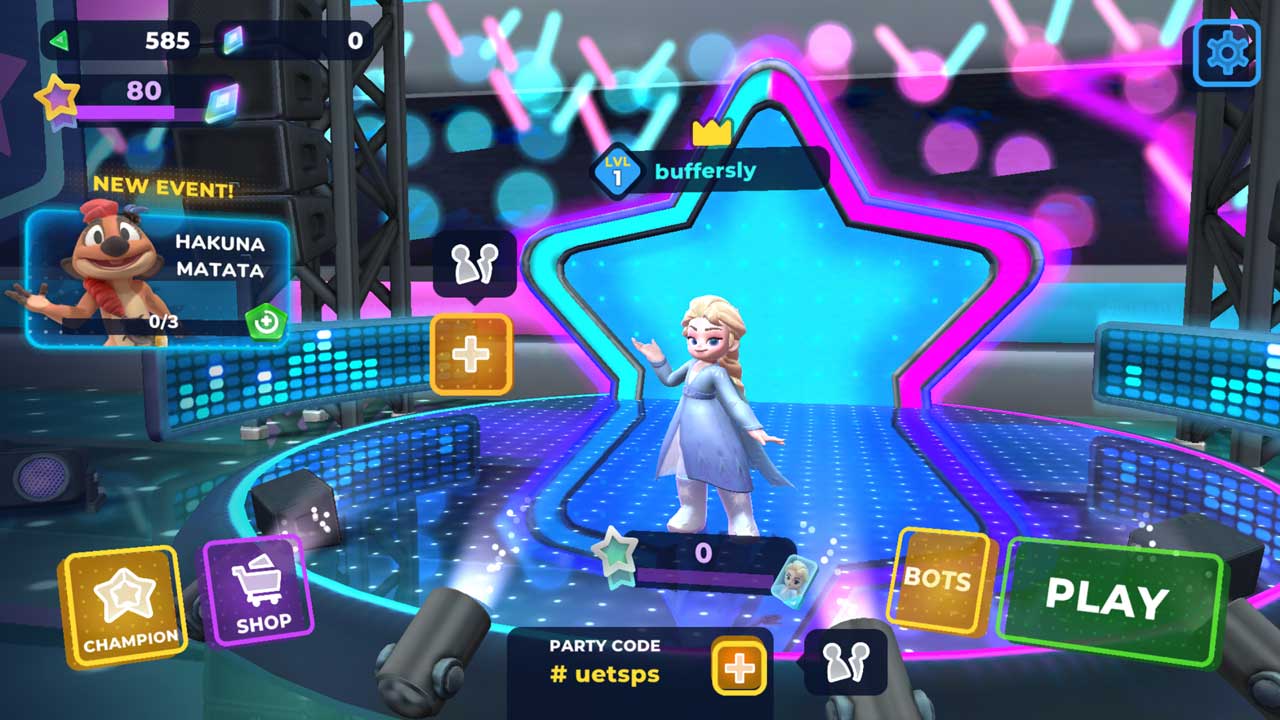The width and height of the screenshot is (1280, 720).
Task: Click the plus button beside the party code
Action: (739, 668)
